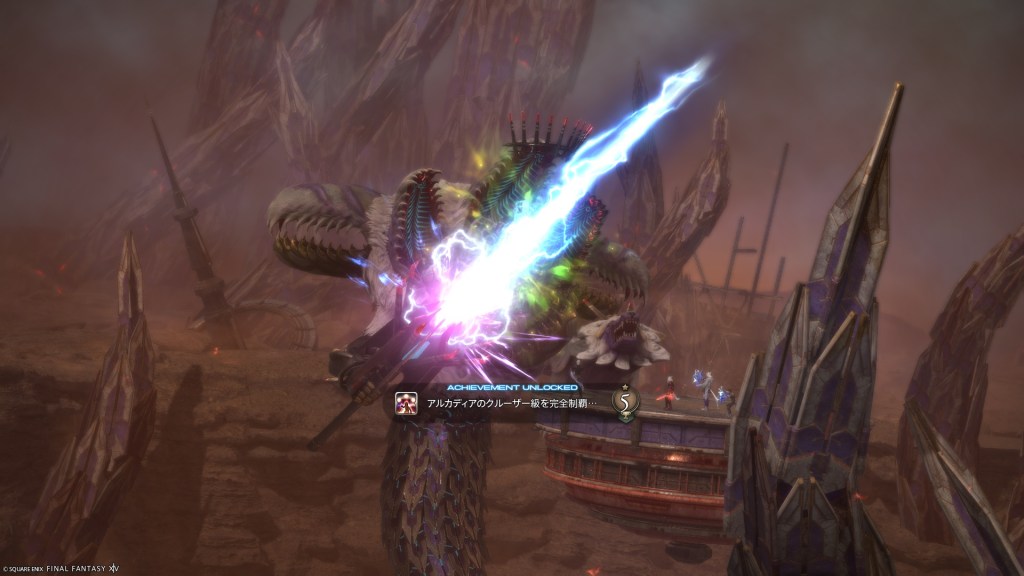Open the unlocked achievement notification banner
Screen dimensions: 1024x576
point(510,404)
